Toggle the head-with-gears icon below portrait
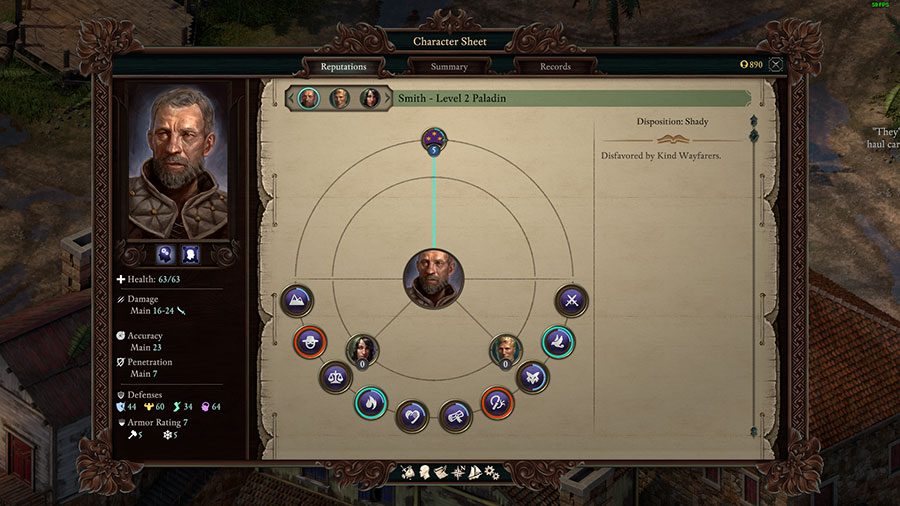 [x=165, y=254]
